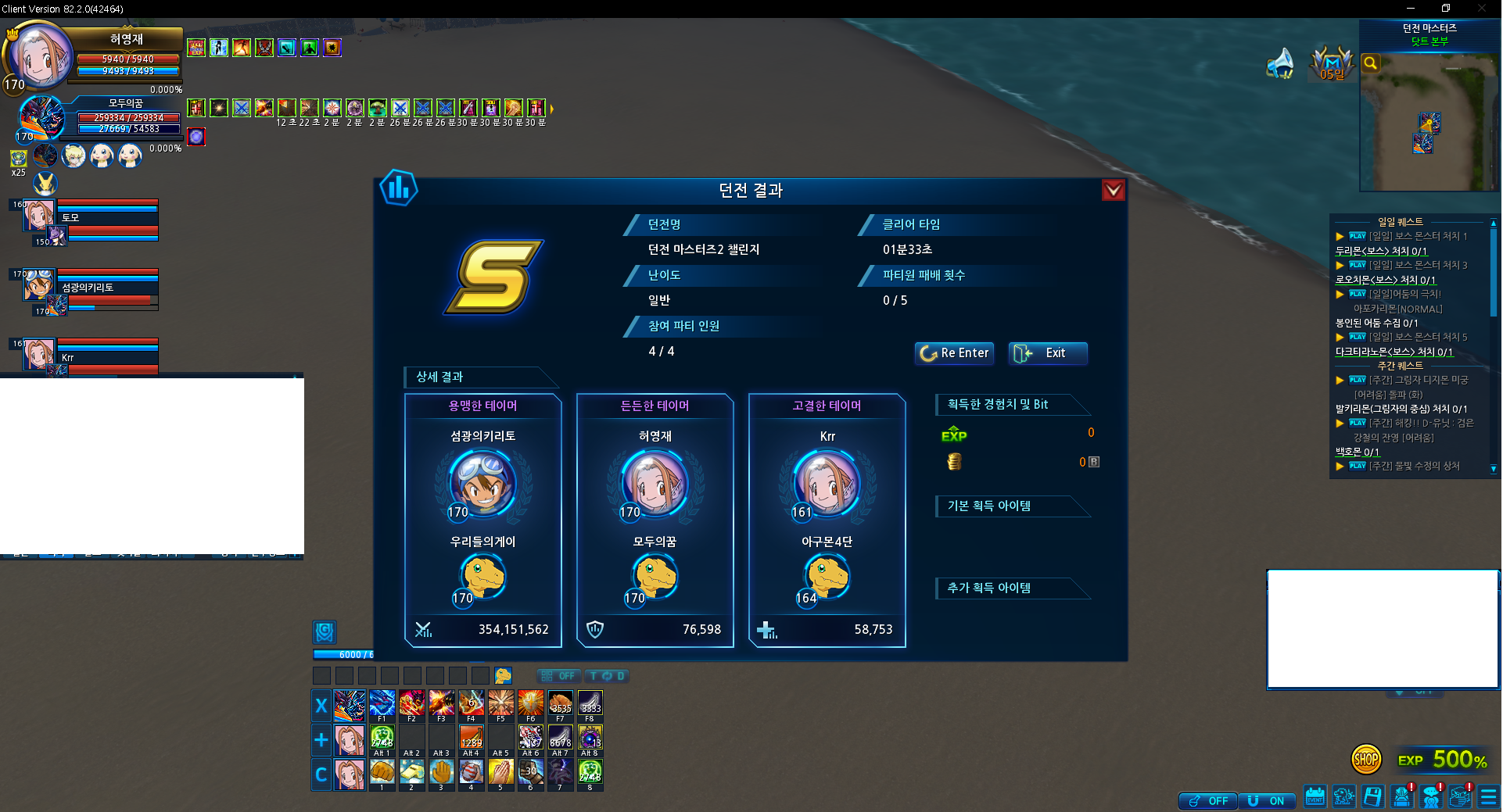Restore down the game window
The height and width of the screenshot is (812, 1503).
1446,9
